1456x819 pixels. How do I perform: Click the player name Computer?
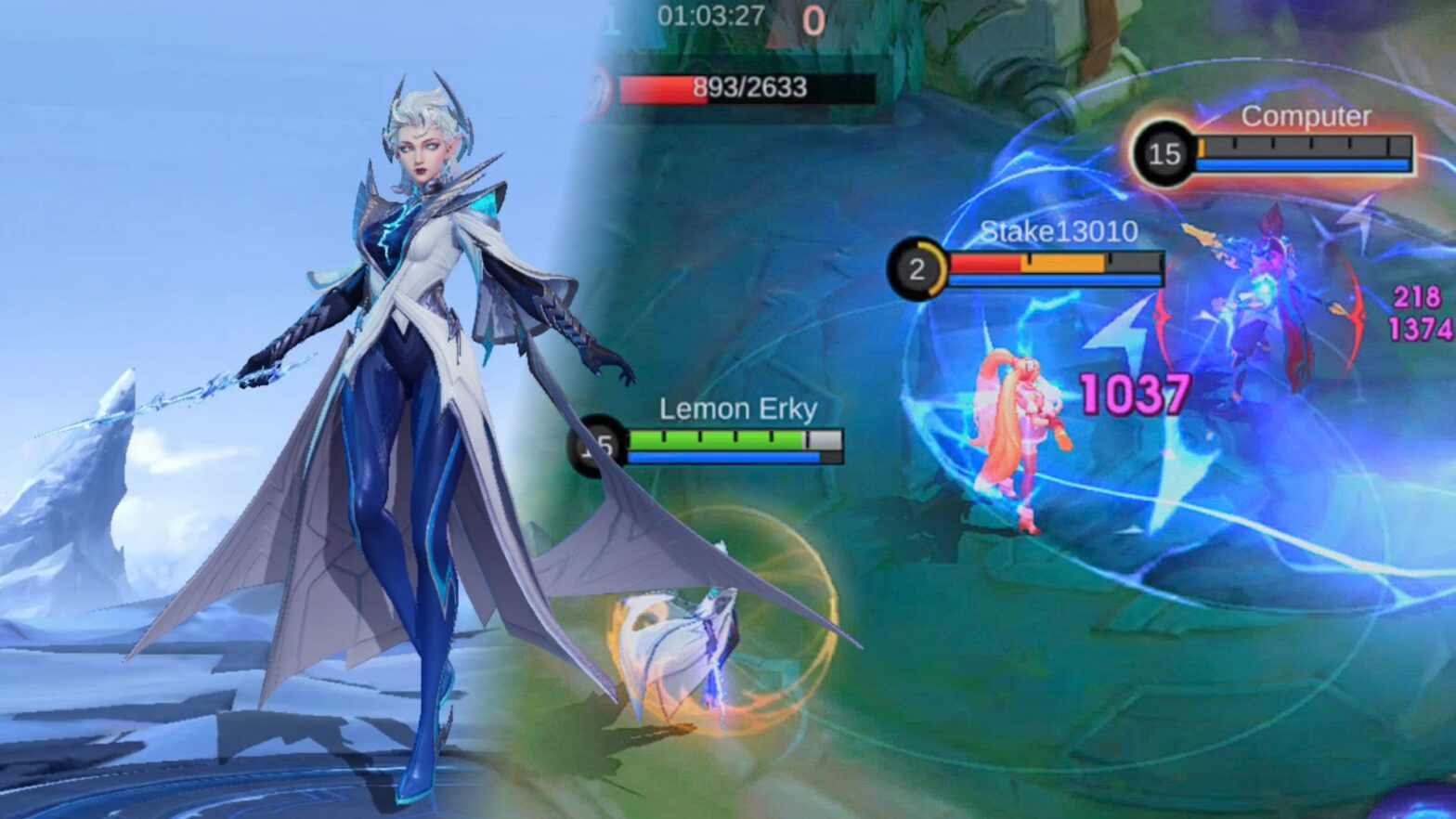point(1306,118)
